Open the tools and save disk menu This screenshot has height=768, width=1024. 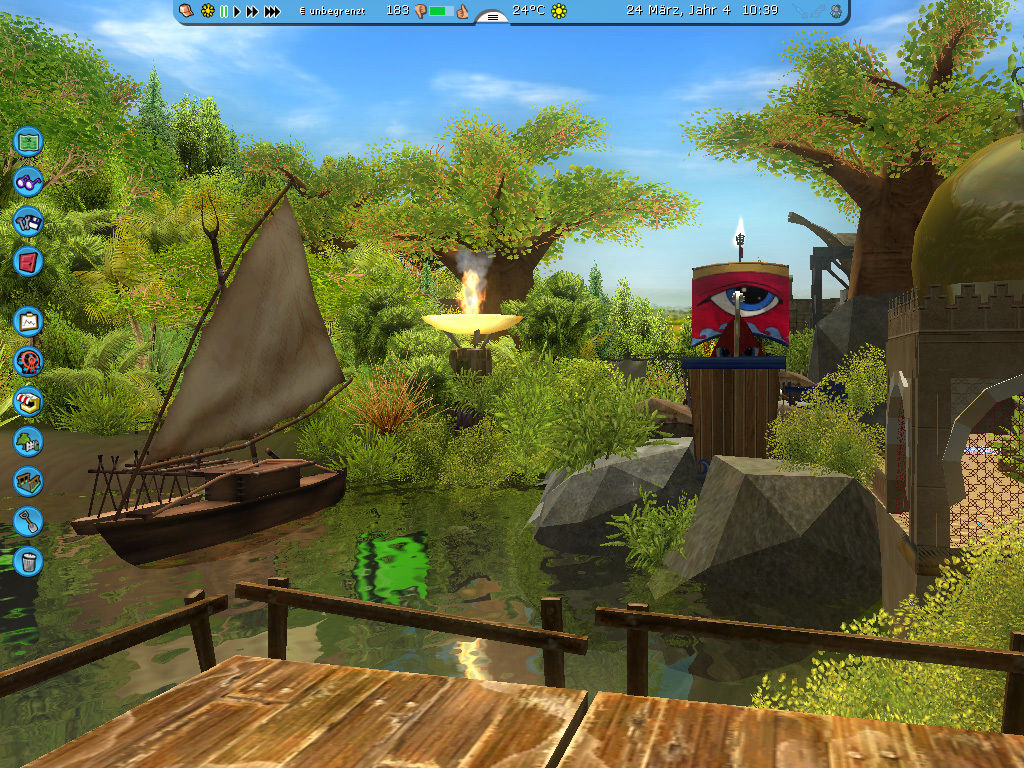28,221
